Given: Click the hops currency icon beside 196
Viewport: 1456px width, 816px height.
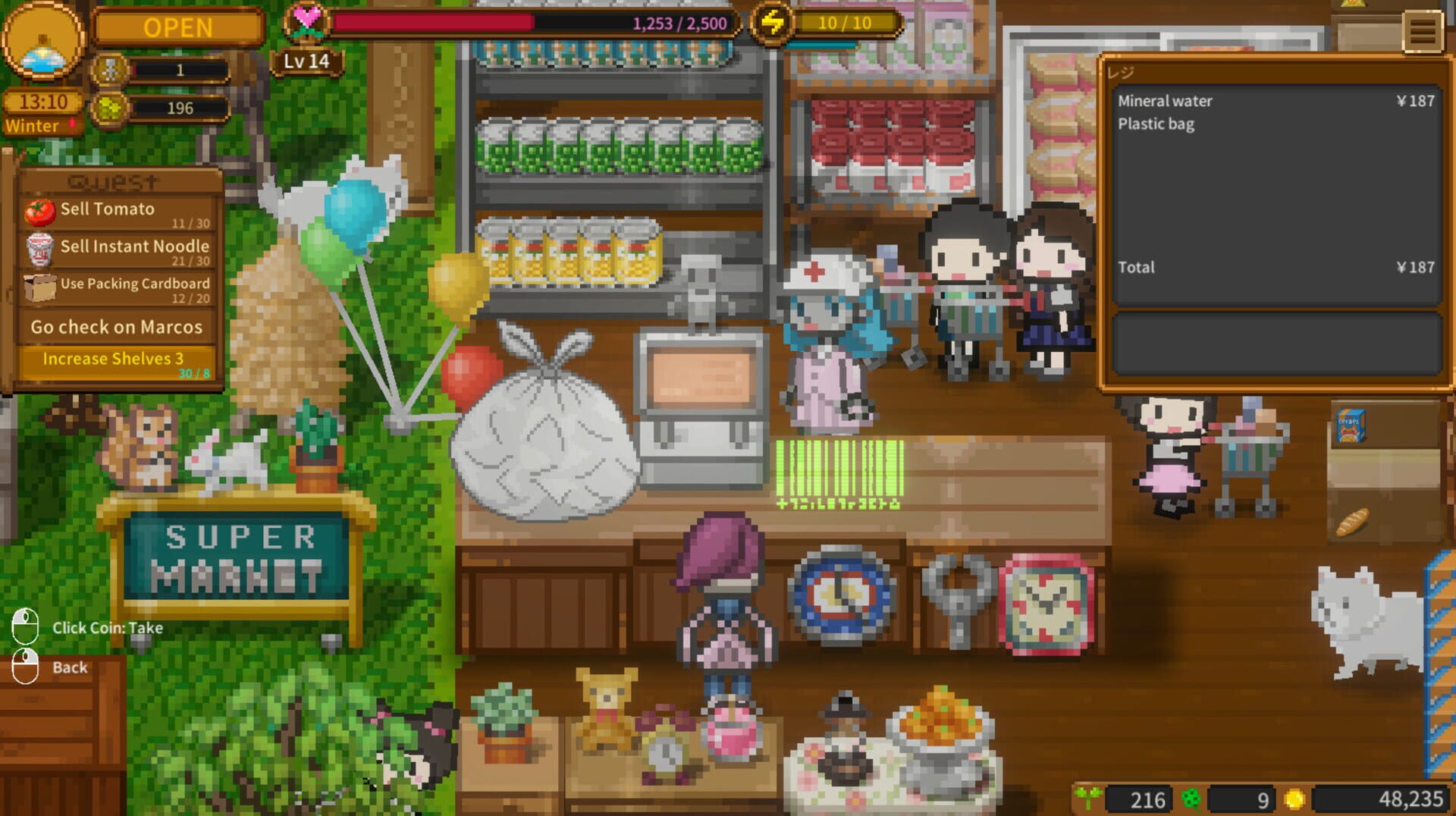Looking at the screenshot, I should tap(111, 108).
